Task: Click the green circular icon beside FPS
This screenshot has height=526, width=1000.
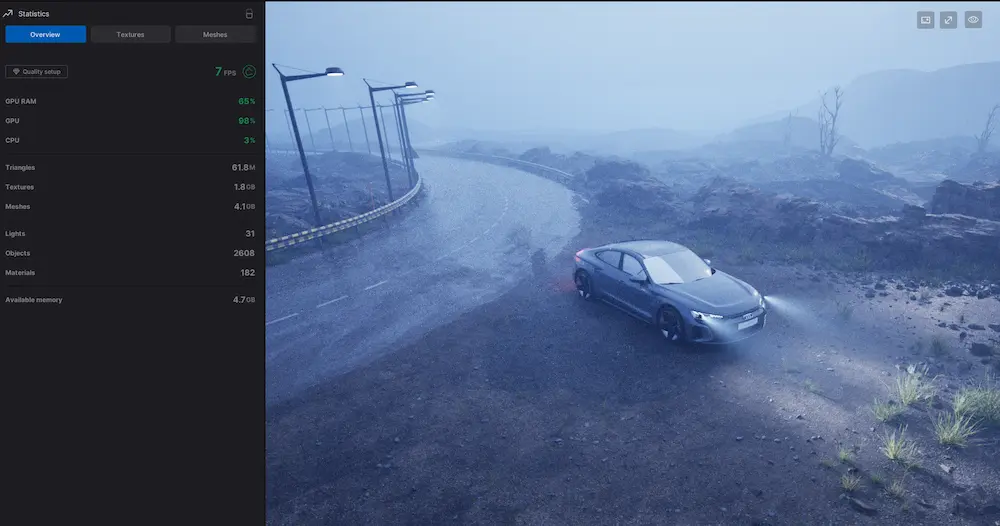Action: (249, 72)
